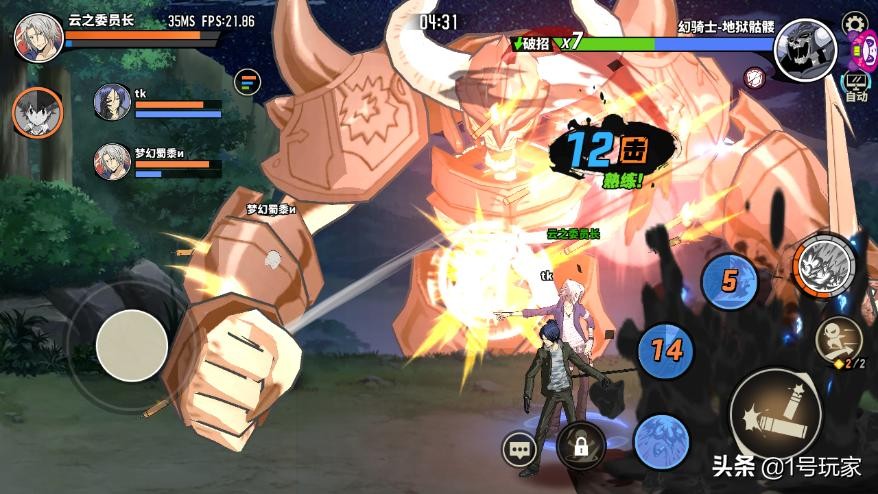This screenshot has height=494, width=878.
Task: Tap the main punch attack button
Action: coord(775,411)
